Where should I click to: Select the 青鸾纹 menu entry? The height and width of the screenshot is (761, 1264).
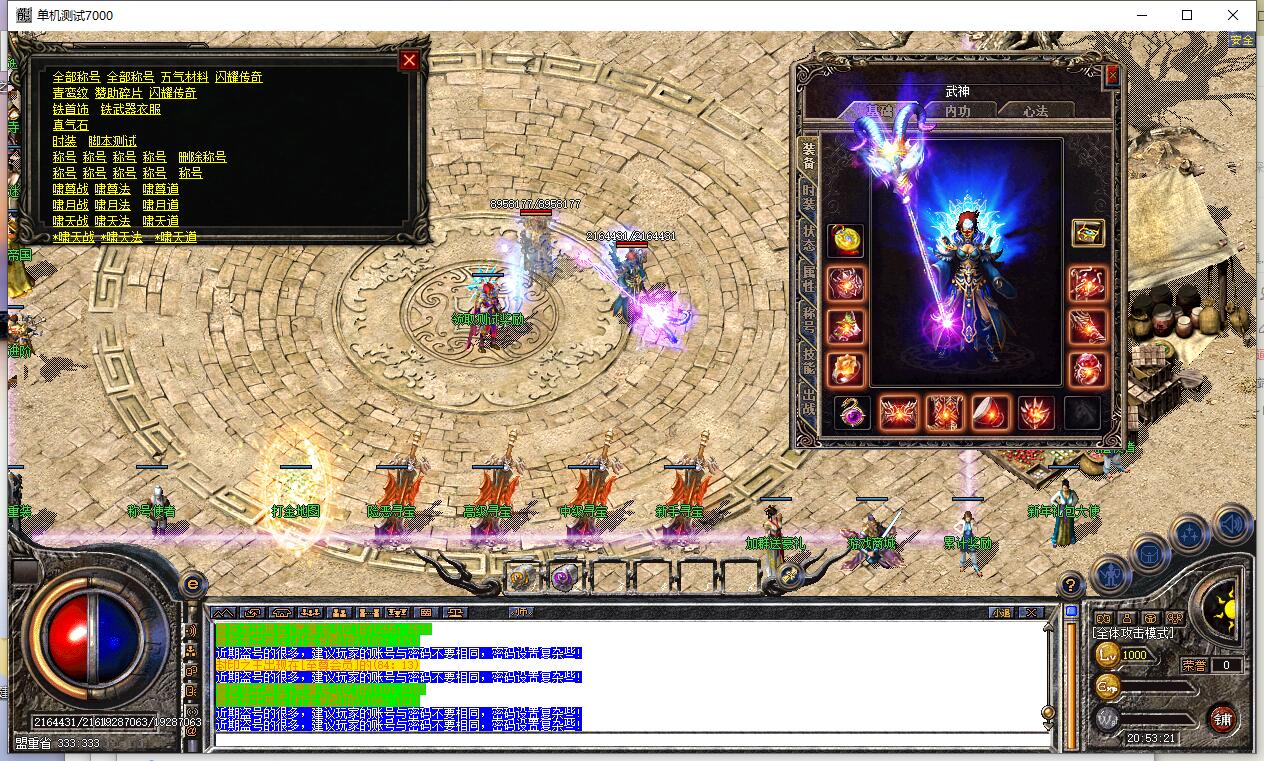coord(70,93)
